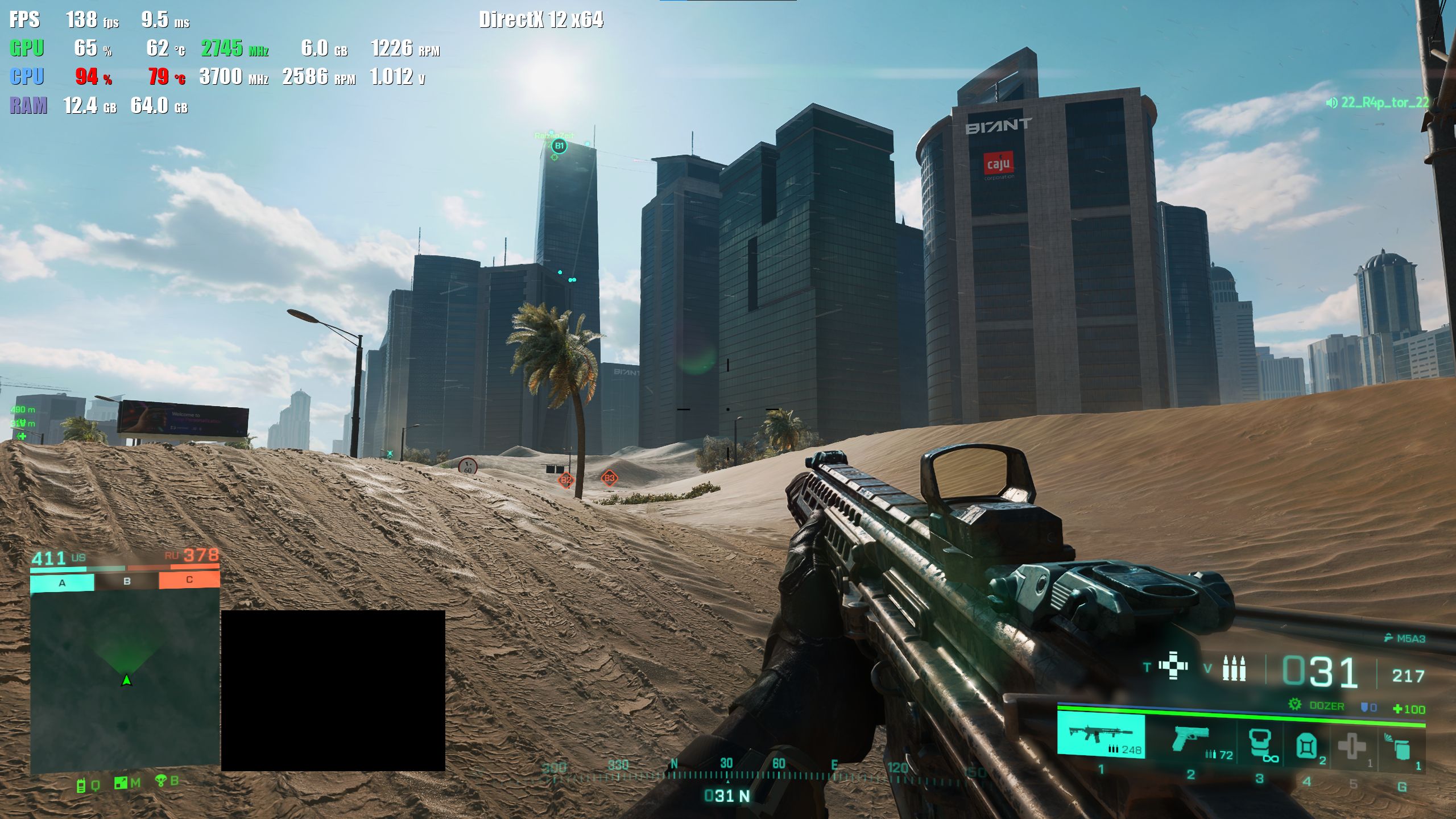Select neutral objective flag B indicator
This screenshot has height=819, width=1456.
[127, 581]
